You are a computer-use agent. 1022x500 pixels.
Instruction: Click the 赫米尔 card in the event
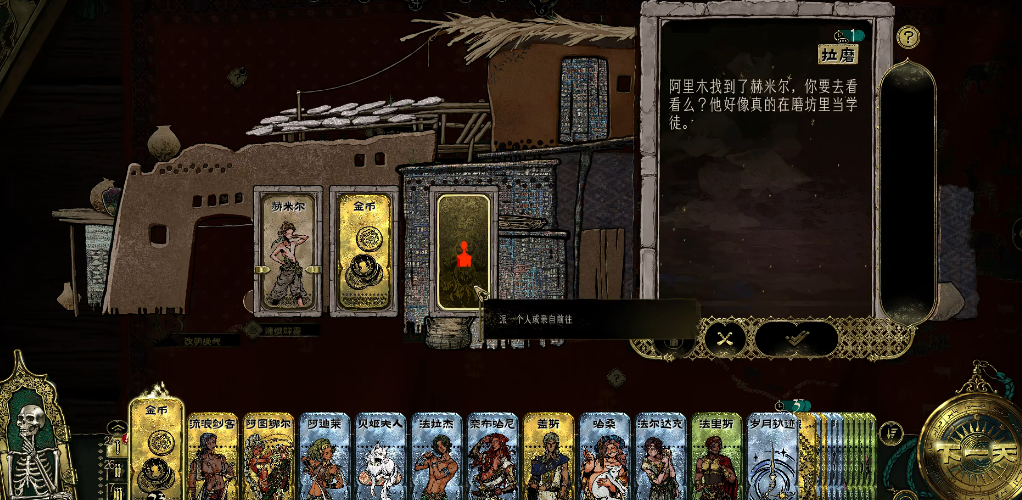point(288,250)
